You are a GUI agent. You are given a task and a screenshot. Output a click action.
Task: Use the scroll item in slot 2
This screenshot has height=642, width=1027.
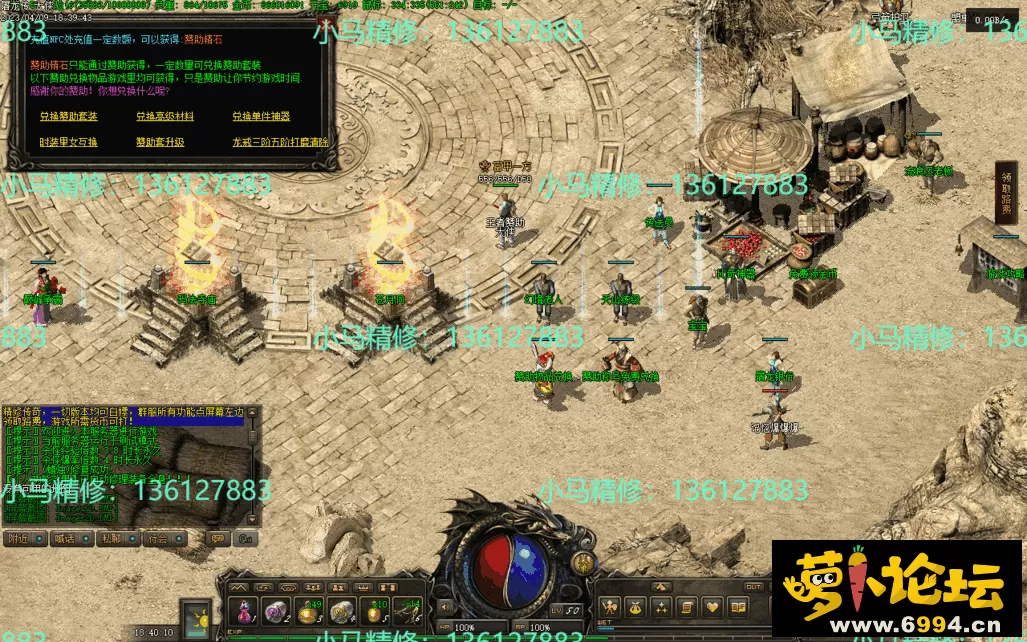[274, 609]
